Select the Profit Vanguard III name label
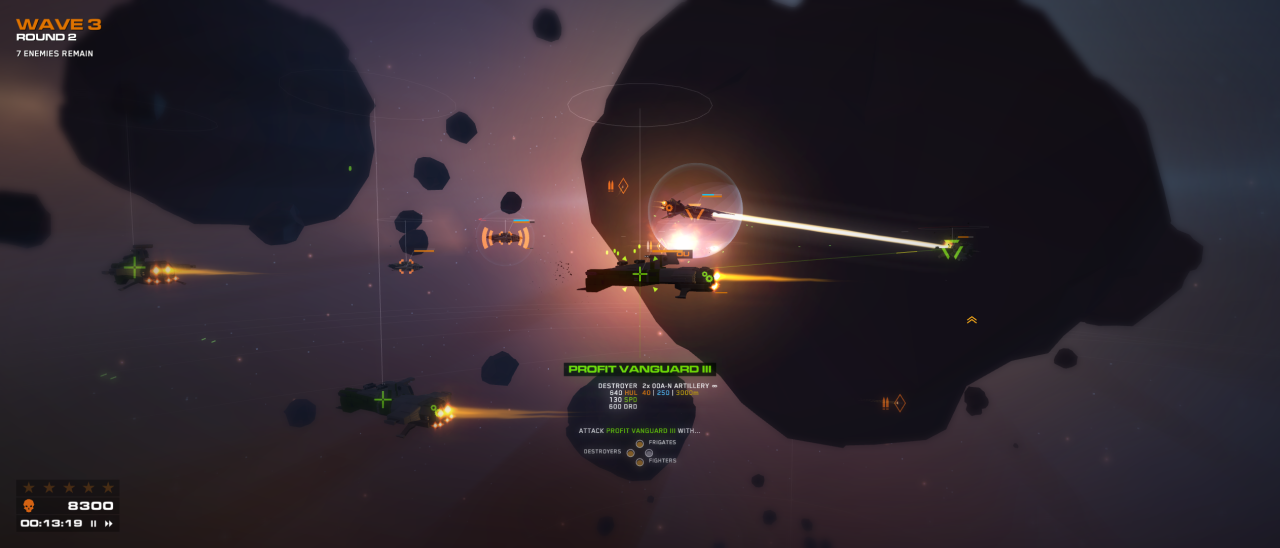Image resolution: width=1280 pixels, height=548 pixels. click(639, 369)
